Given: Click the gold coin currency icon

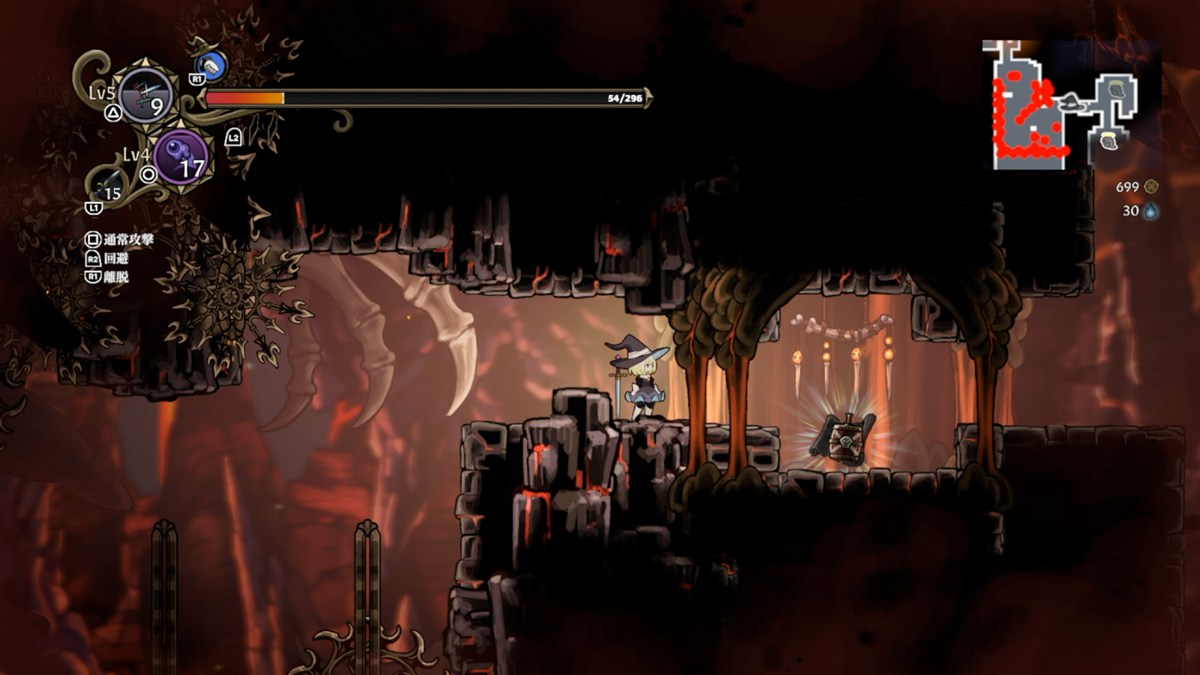Looking at the screenshot, I should pyautogui.click(x=1151, y=186).
